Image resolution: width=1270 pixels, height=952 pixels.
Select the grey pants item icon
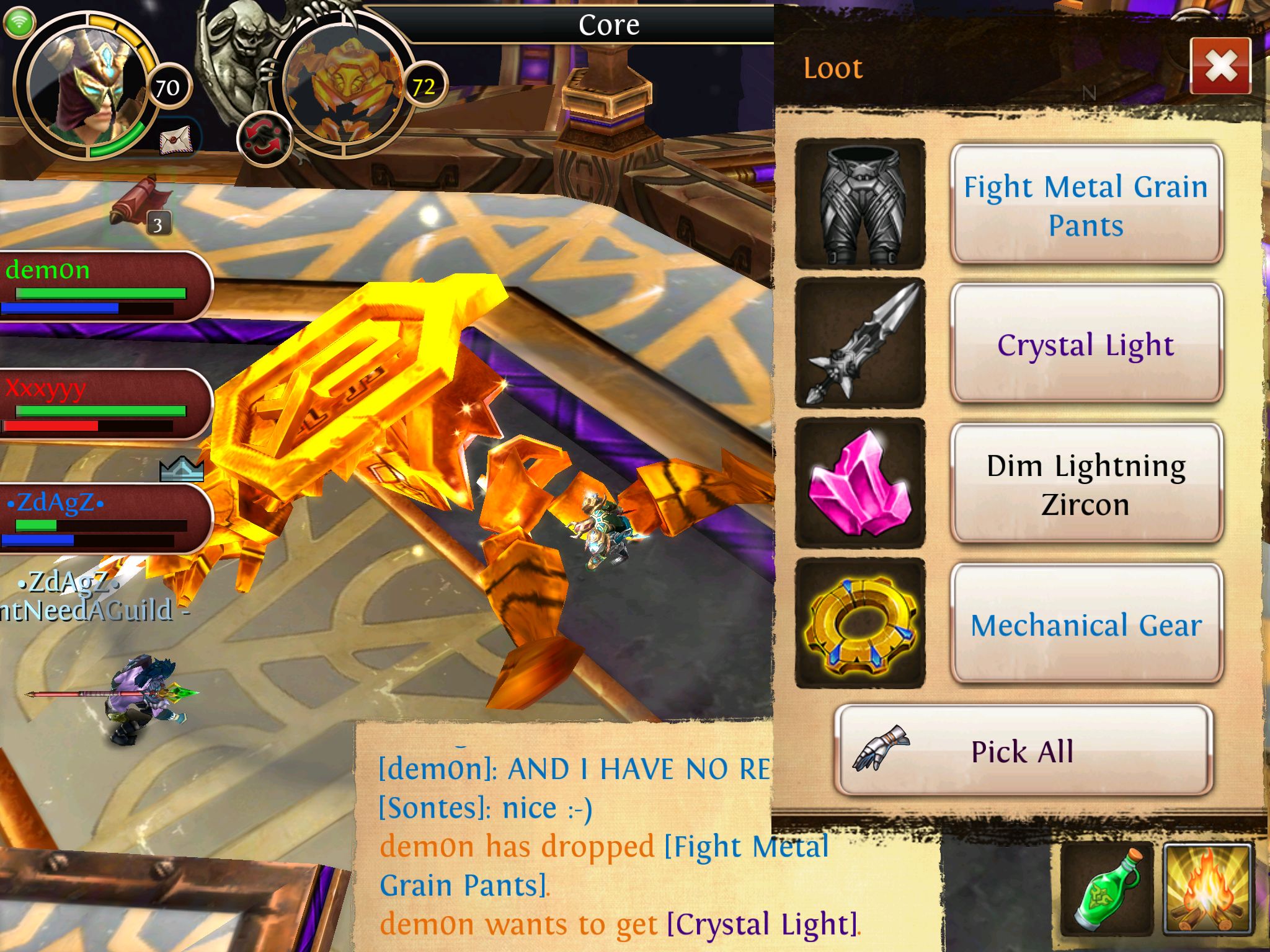(860, 205)
